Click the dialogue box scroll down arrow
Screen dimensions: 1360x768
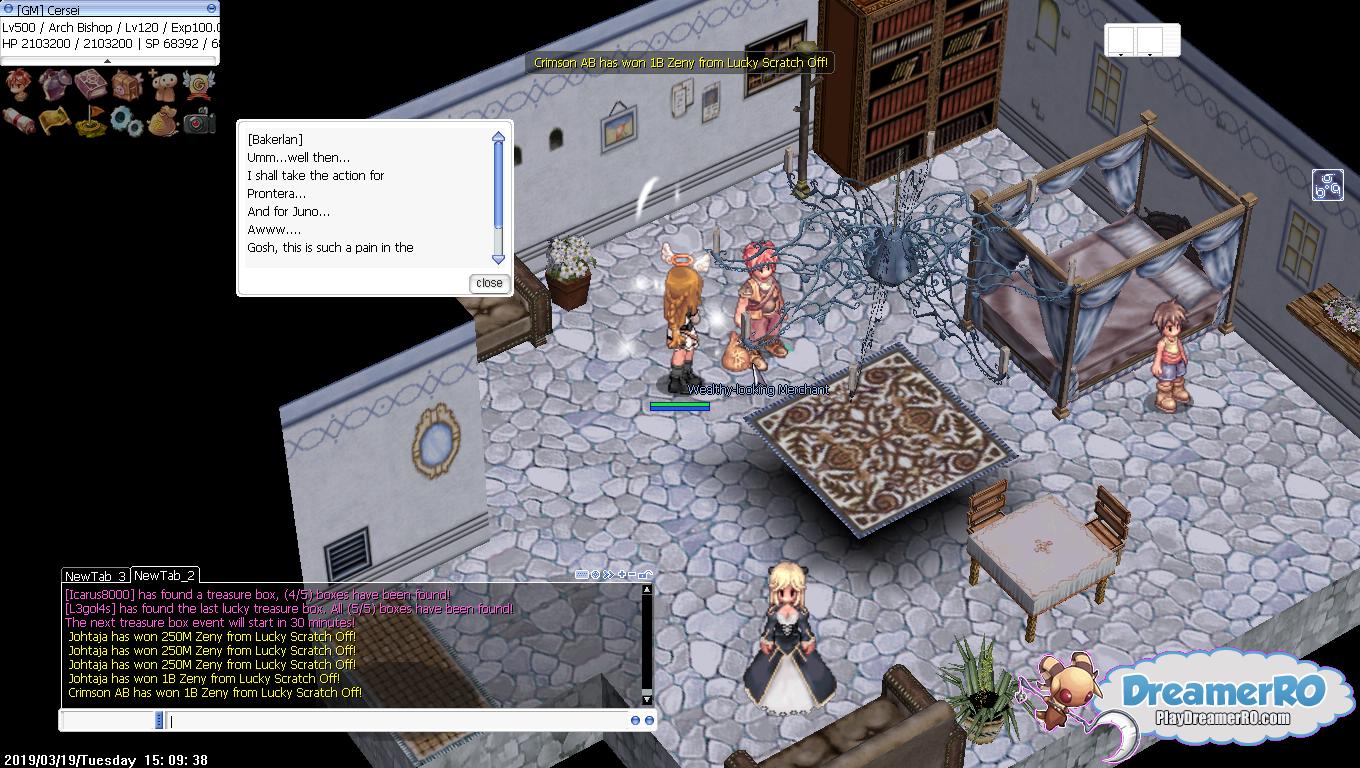pos(498,259)
